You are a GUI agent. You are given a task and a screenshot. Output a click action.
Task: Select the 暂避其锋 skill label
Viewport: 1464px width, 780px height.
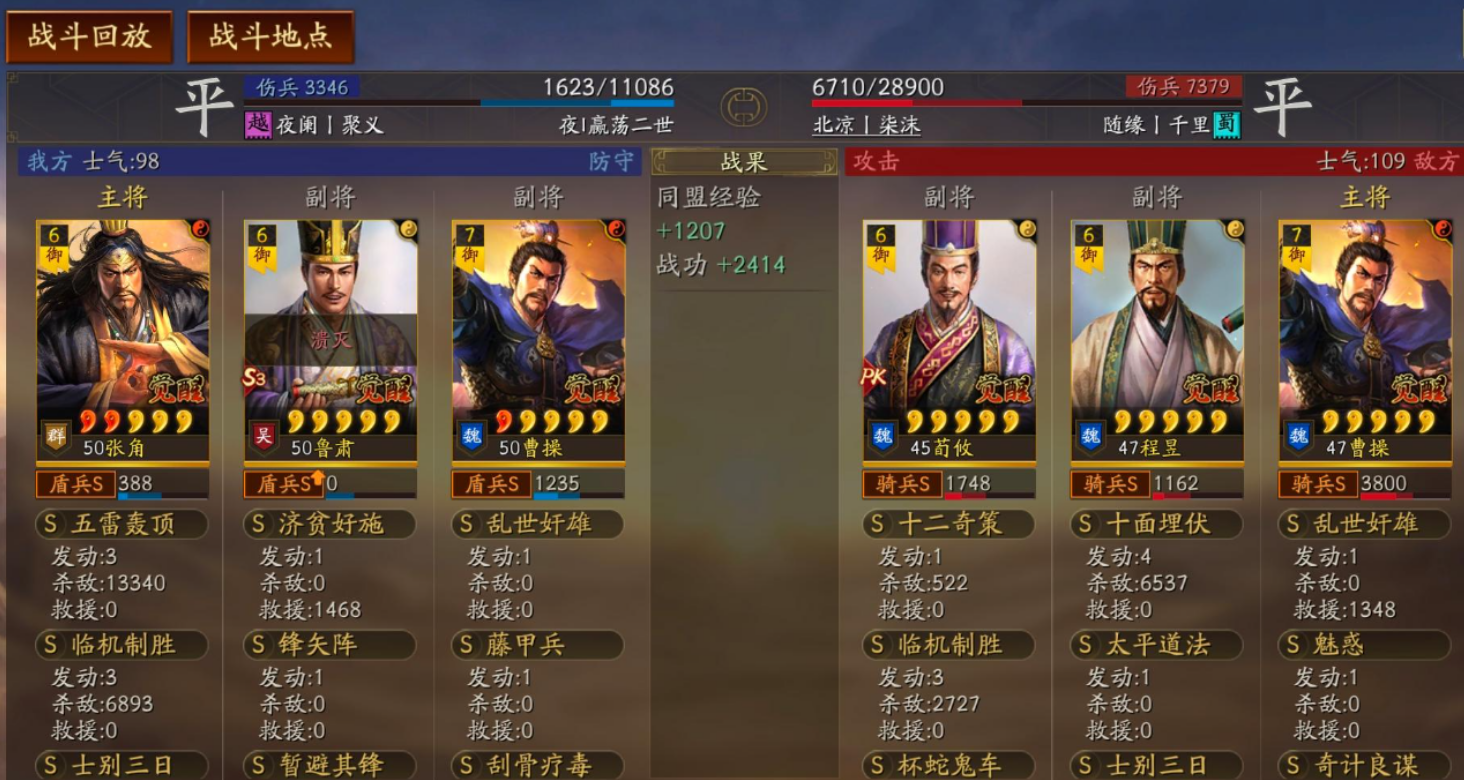tap(330, 766)
